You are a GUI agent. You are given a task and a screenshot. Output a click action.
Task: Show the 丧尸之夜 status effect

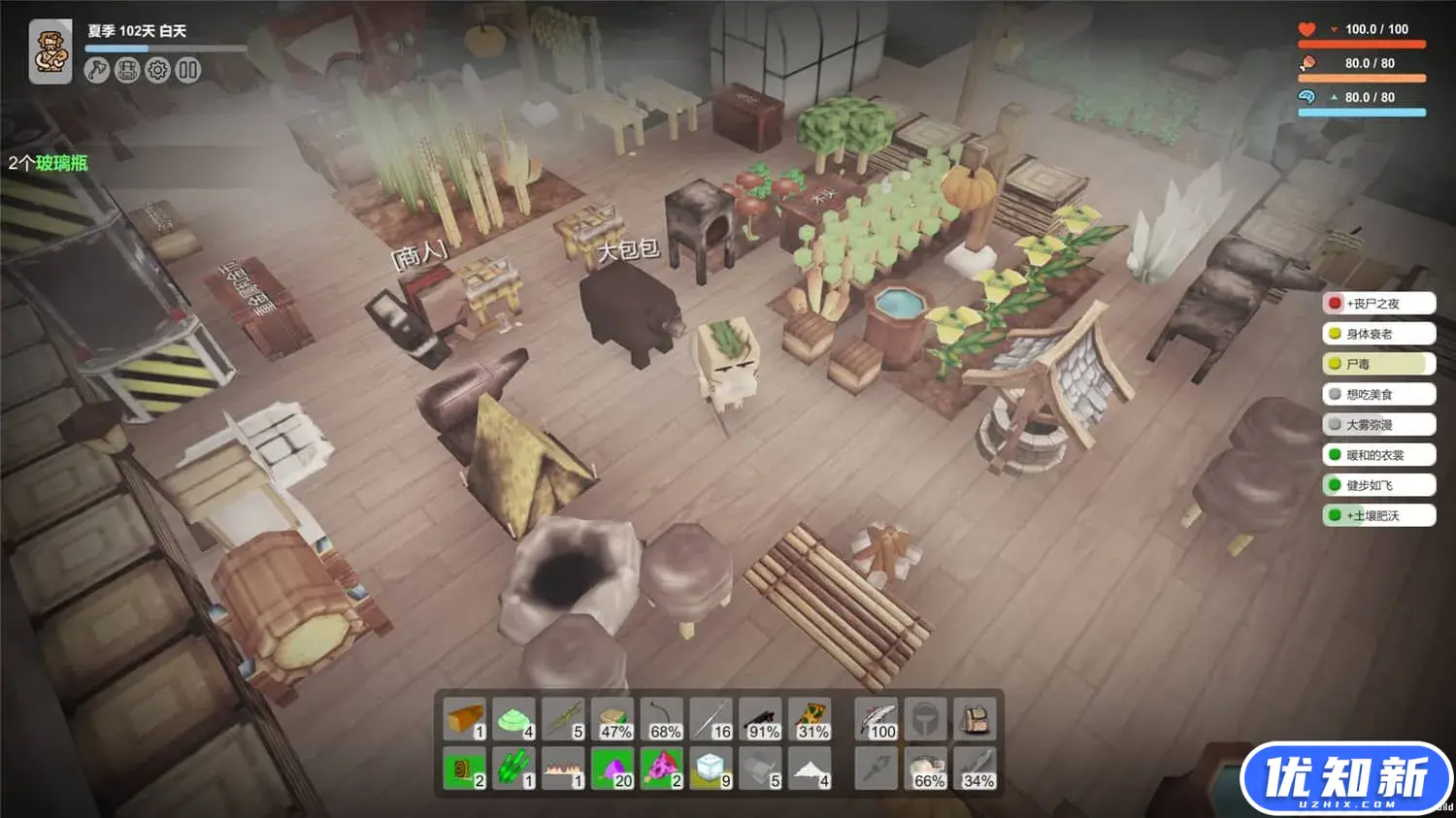(1378, 304)
